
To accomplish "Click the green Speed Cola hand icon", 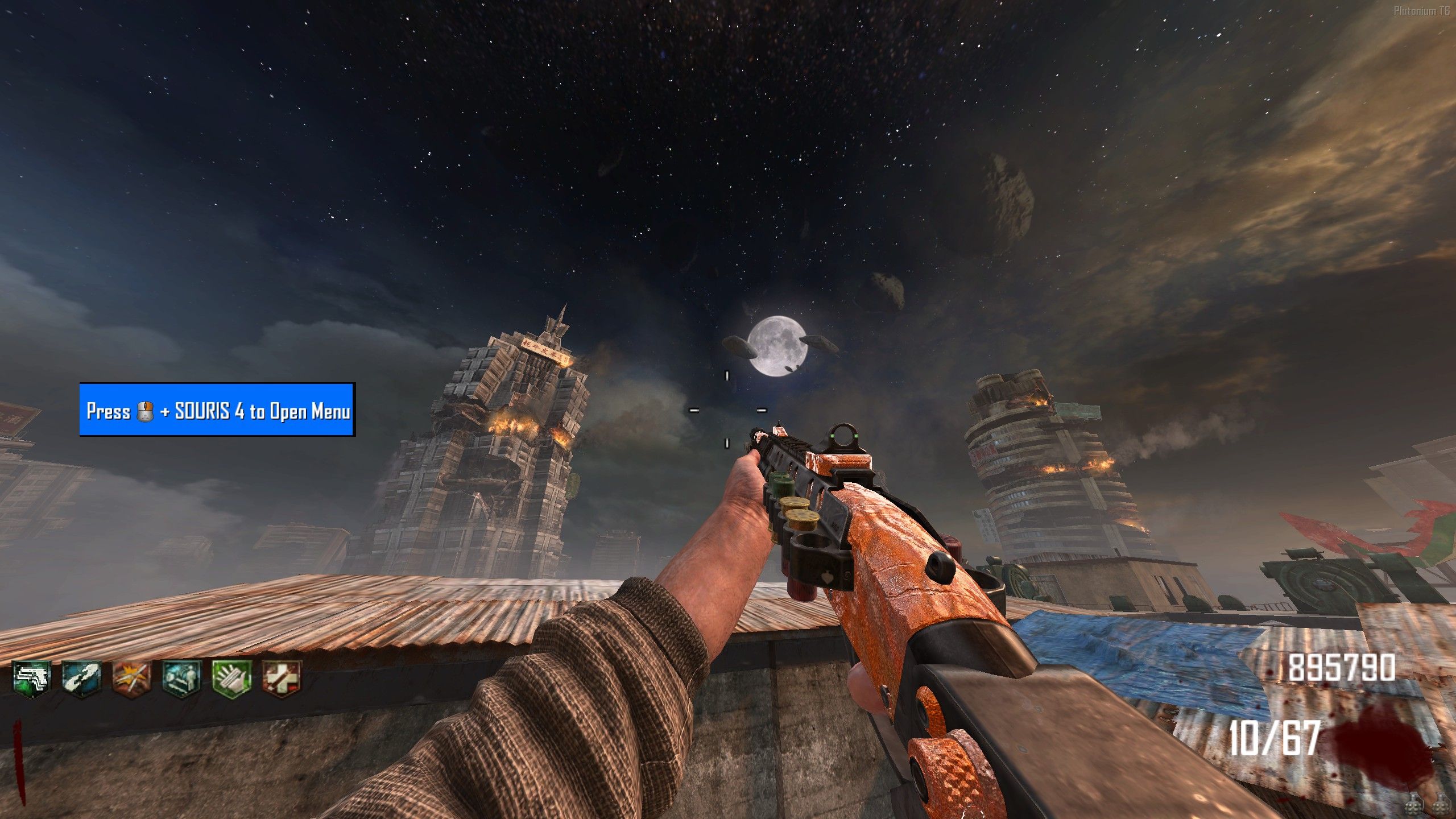I will [x=231, y=679].
